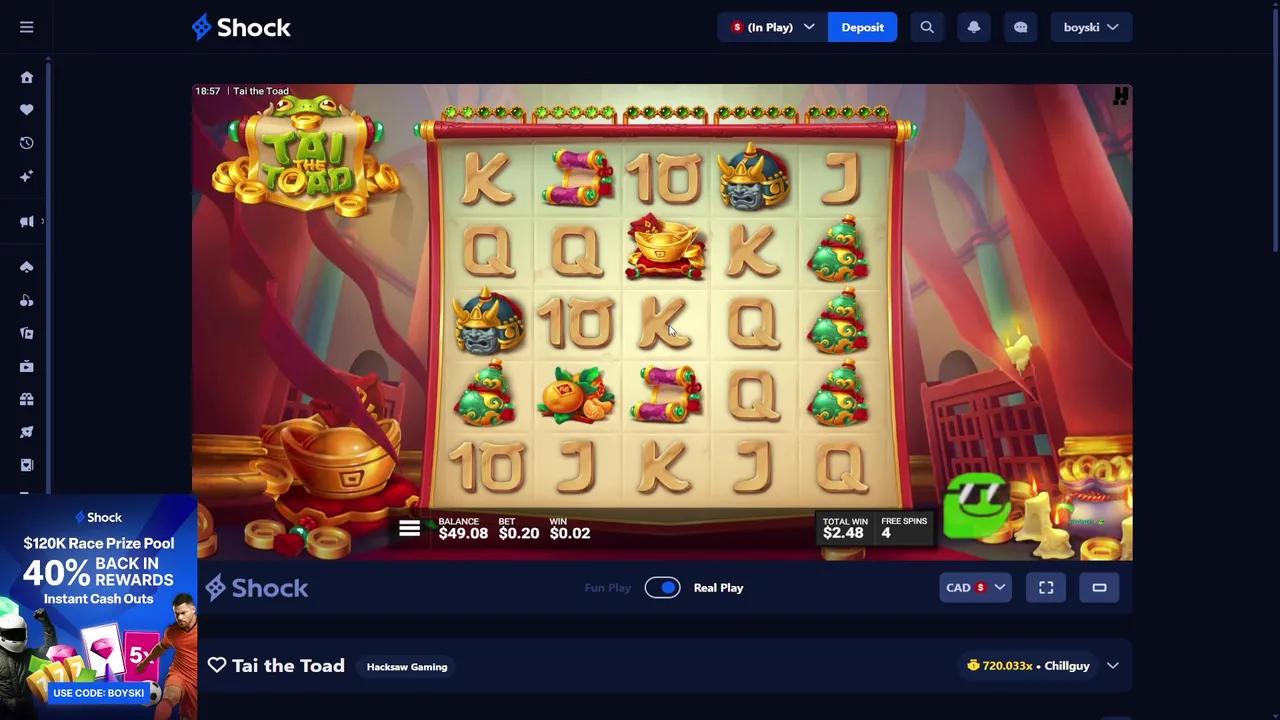The width and height of the screenshot is (1280, 720).
Task: Switch to theatre mode with the widescreen icon
Action: 1099,587
